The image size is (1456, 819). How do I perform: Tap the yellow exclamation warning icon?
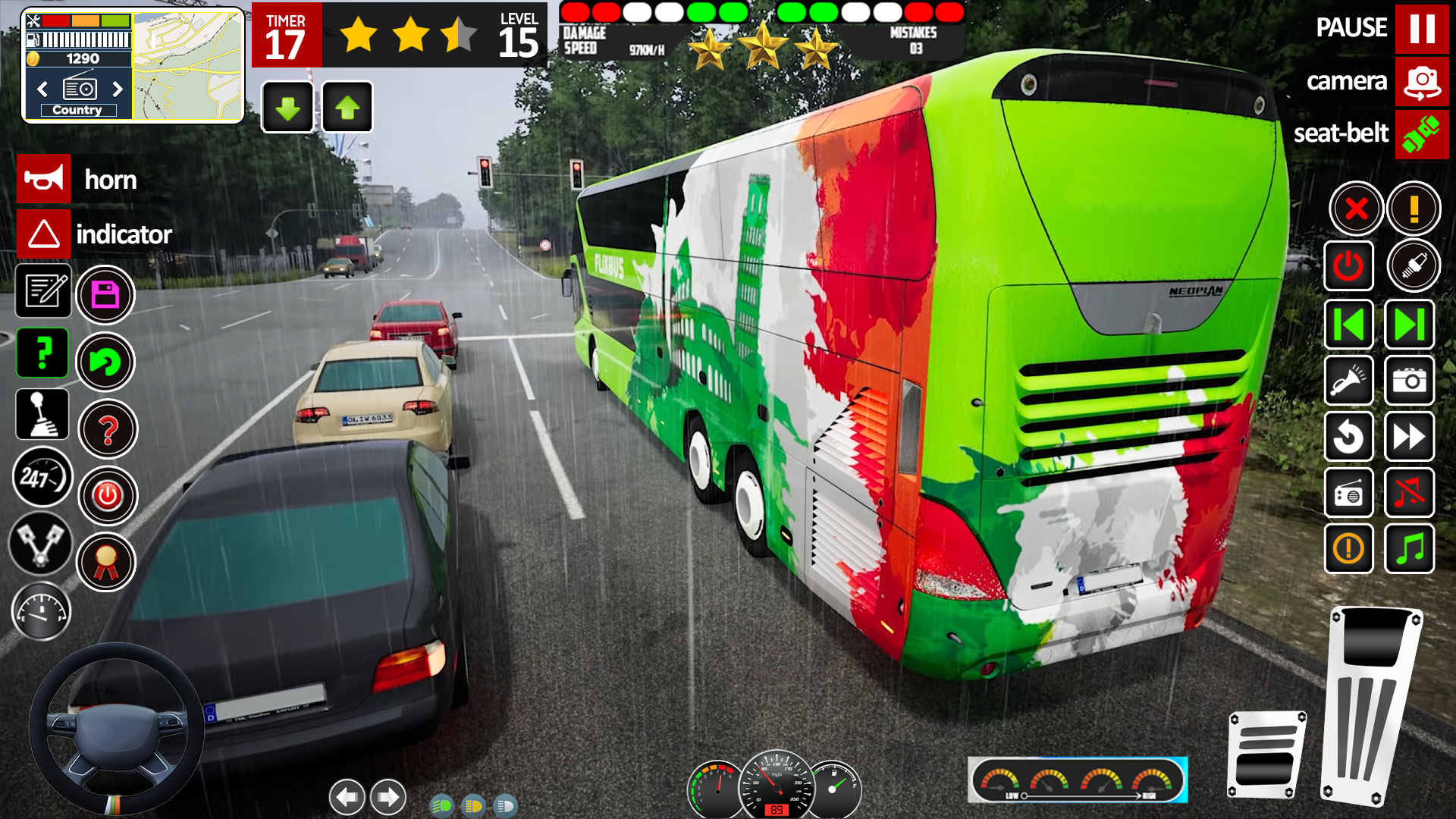(1414, 208)
